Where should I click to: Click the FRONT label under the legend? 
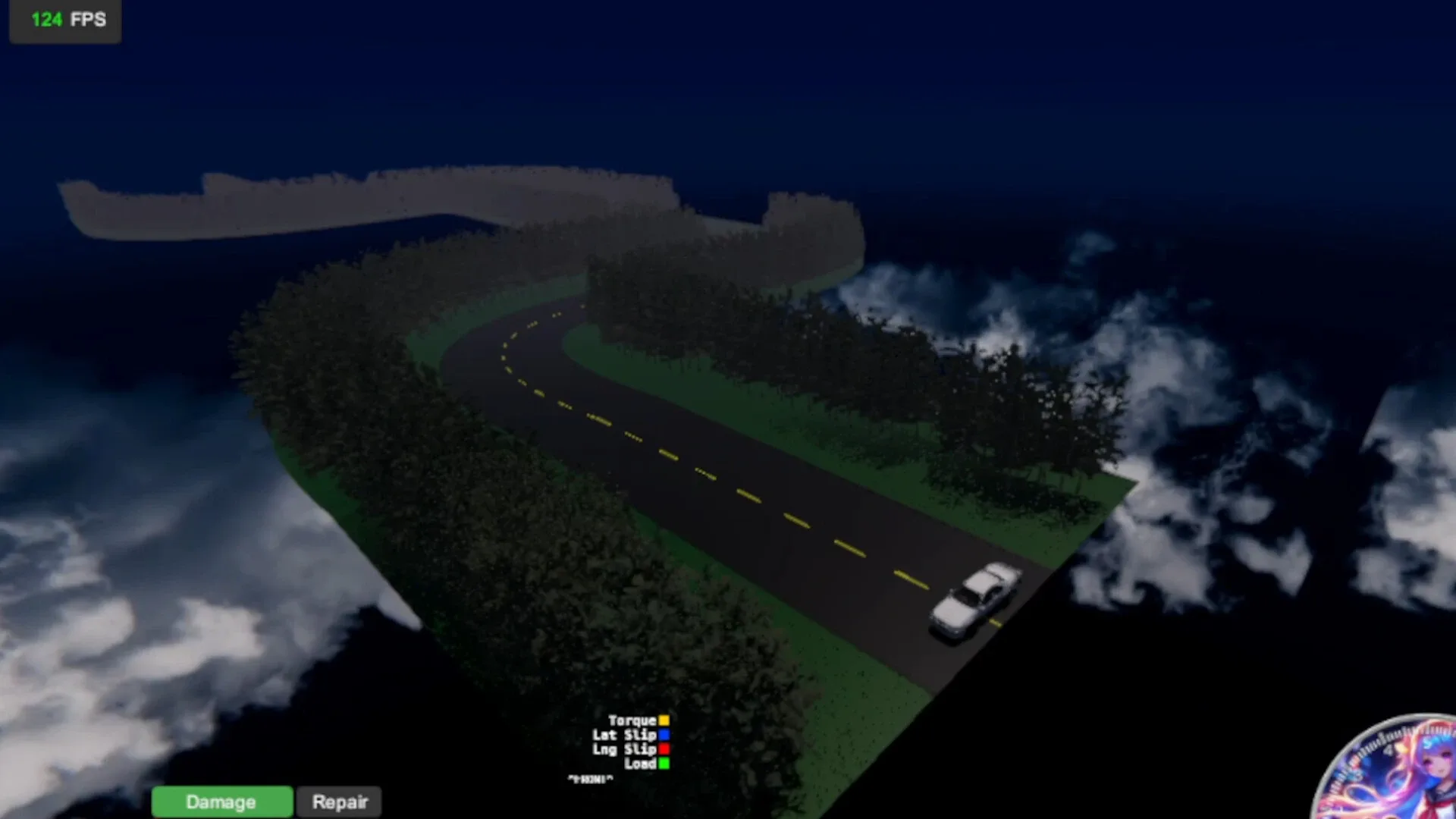tap(590, 778)
